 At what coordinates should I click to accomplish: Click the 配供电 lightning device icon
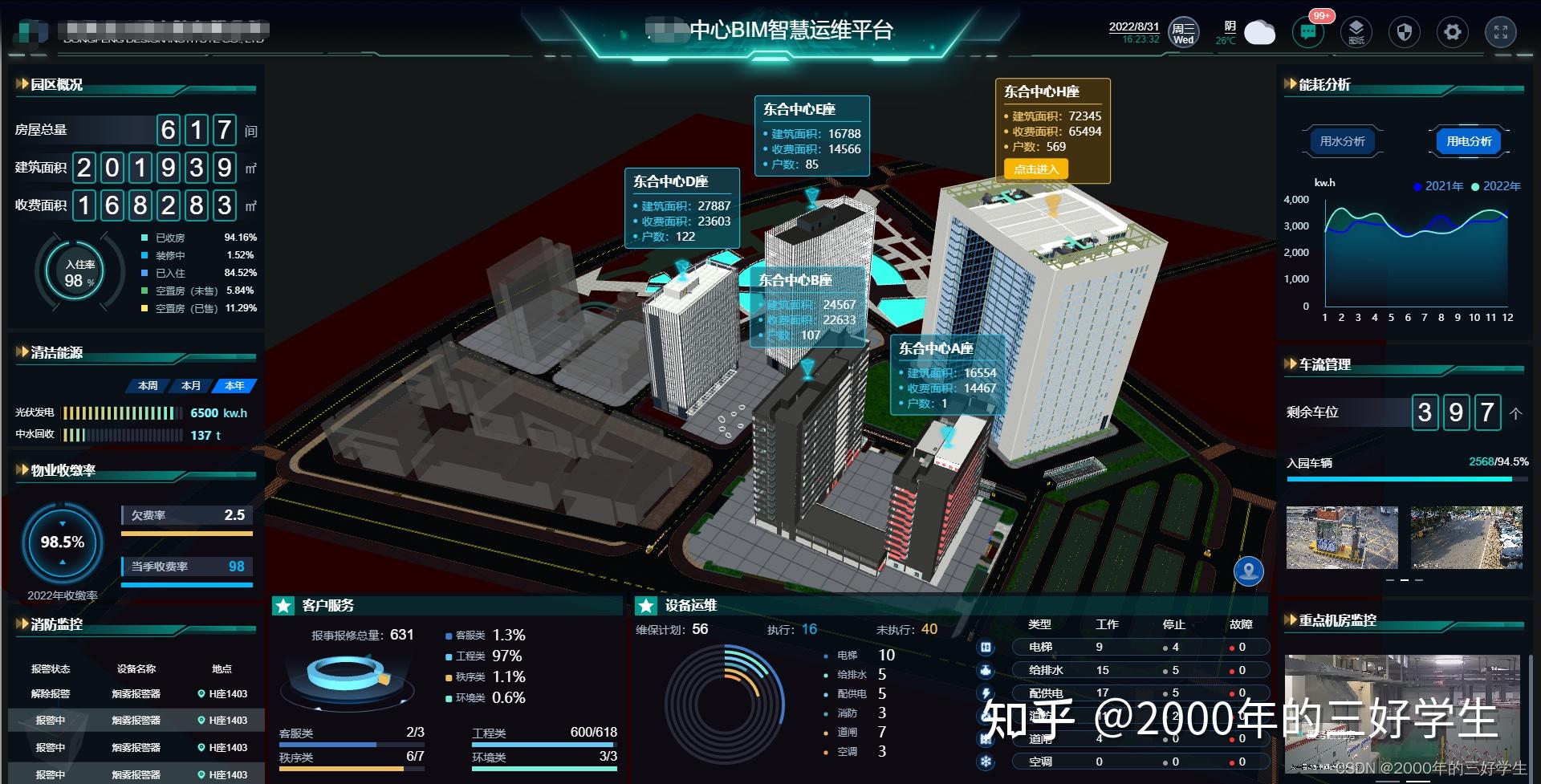pos(986,693)
